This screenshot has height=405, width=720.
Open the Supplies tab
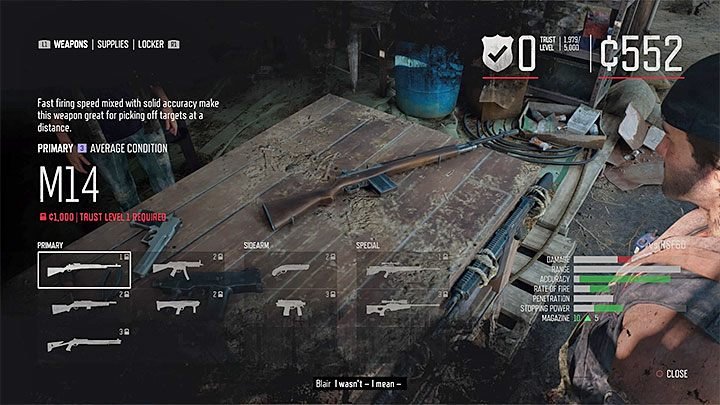[120, 45]
